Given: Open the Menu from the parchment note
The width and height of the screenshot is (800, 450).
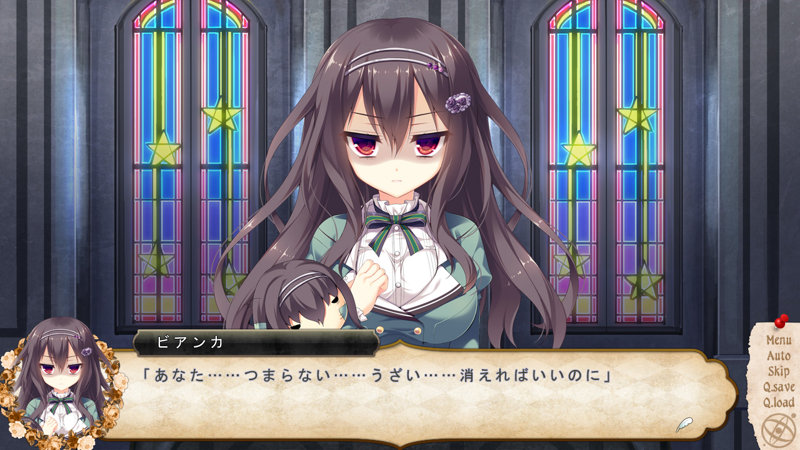Looking at the screenshot, I should tap(778, 340).
